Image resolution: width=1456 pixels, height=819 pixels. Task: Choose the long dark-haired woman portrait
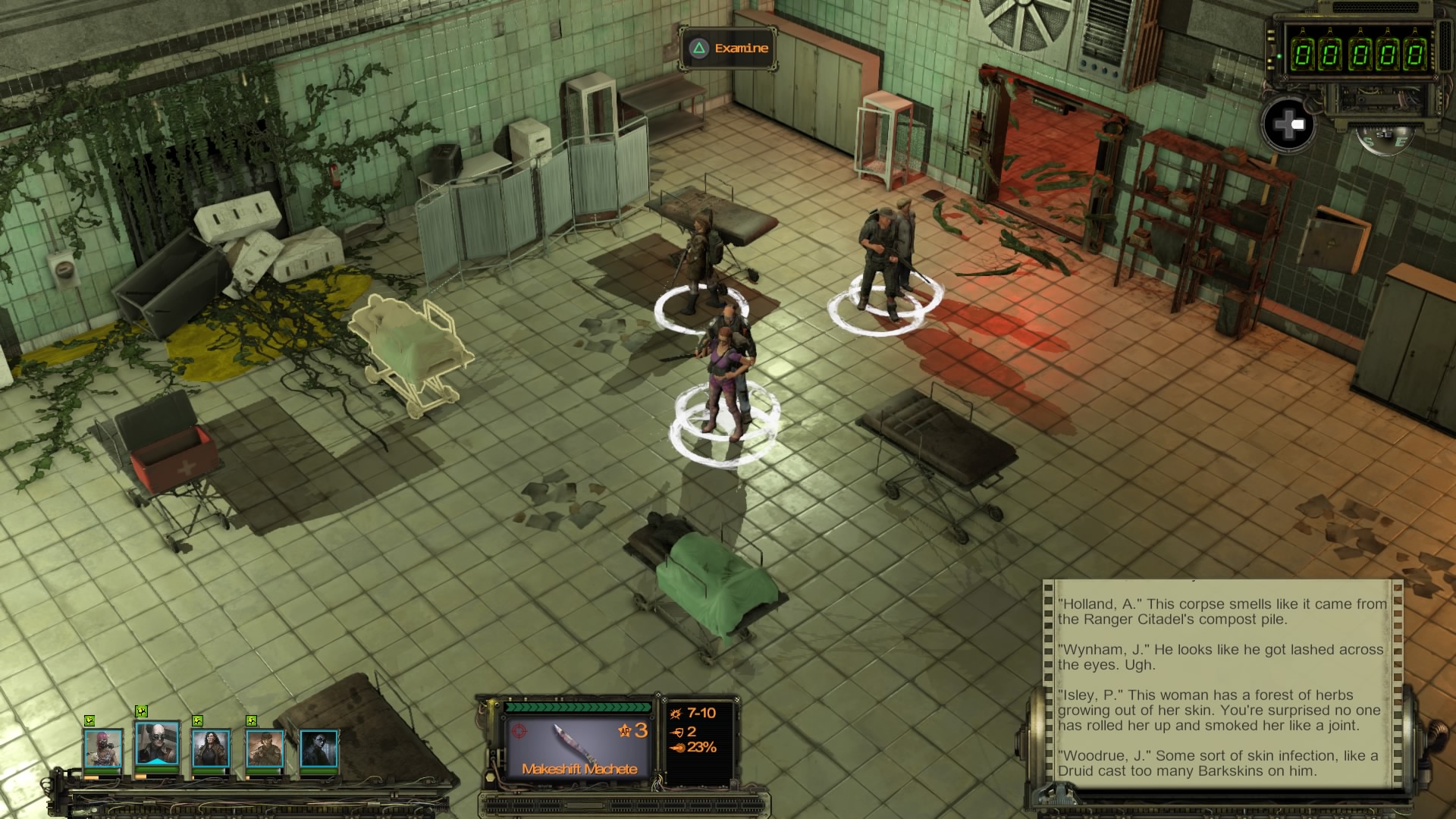point(211,748)
